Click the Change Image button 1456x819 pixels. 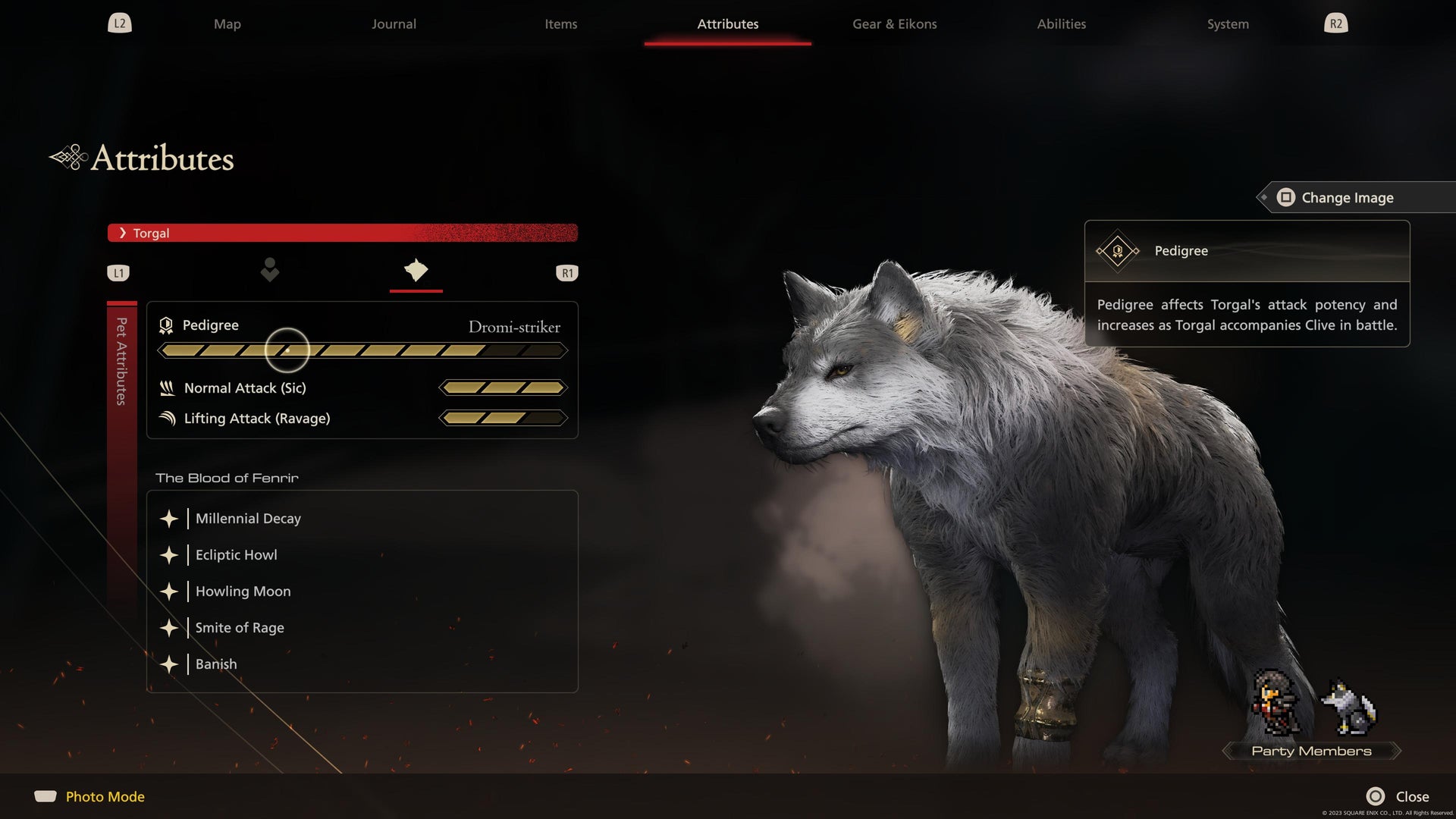point(1347,197)
